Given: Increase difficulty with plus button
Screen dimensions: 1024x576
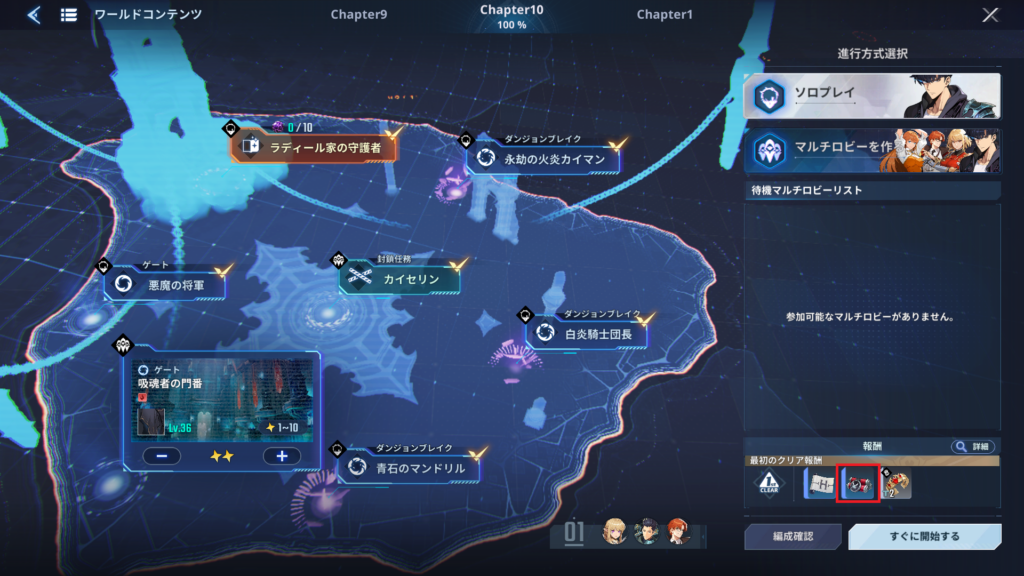Looking at the screenshot, I should point(281,456).
